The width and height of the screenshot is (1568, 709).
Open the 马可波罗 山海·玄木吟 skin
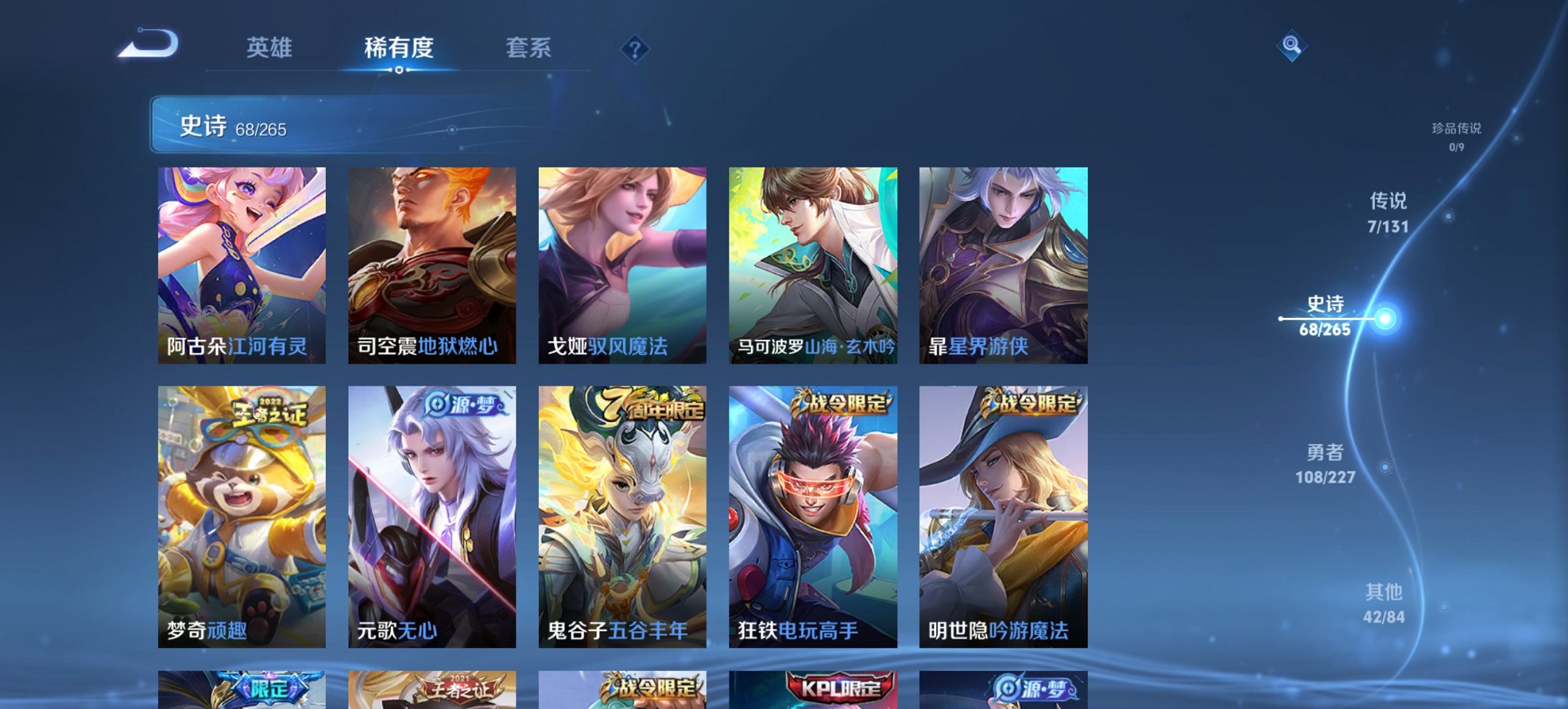(x=812, y=263)
